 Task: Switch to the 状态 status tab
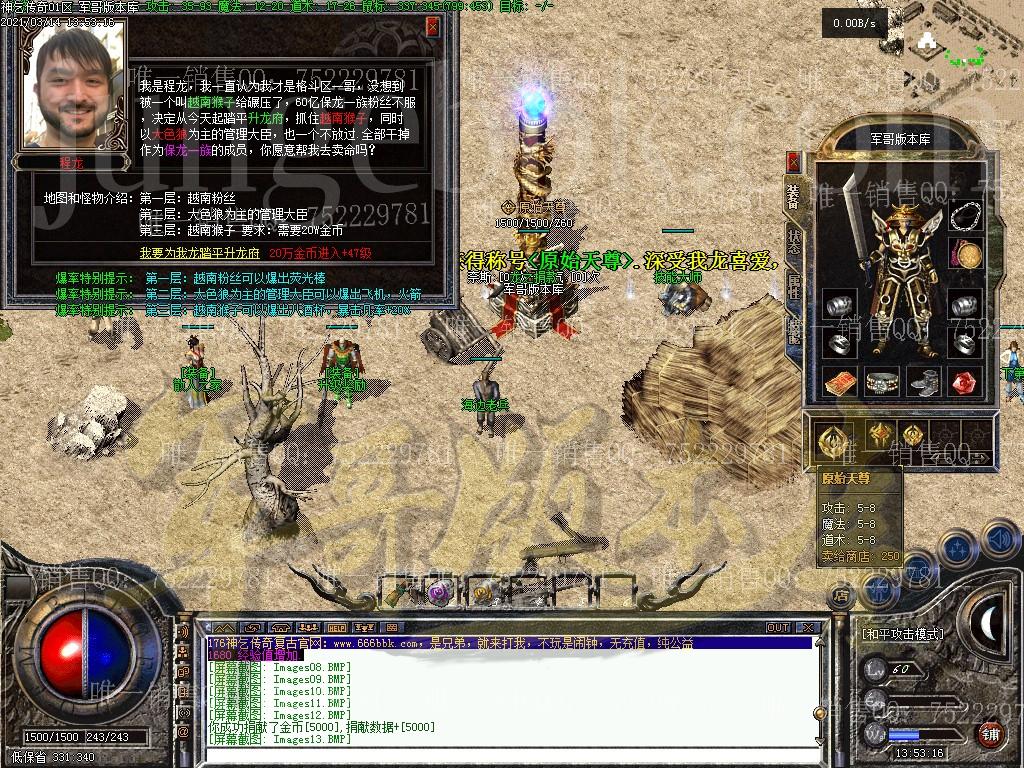(x=793, y=241)
